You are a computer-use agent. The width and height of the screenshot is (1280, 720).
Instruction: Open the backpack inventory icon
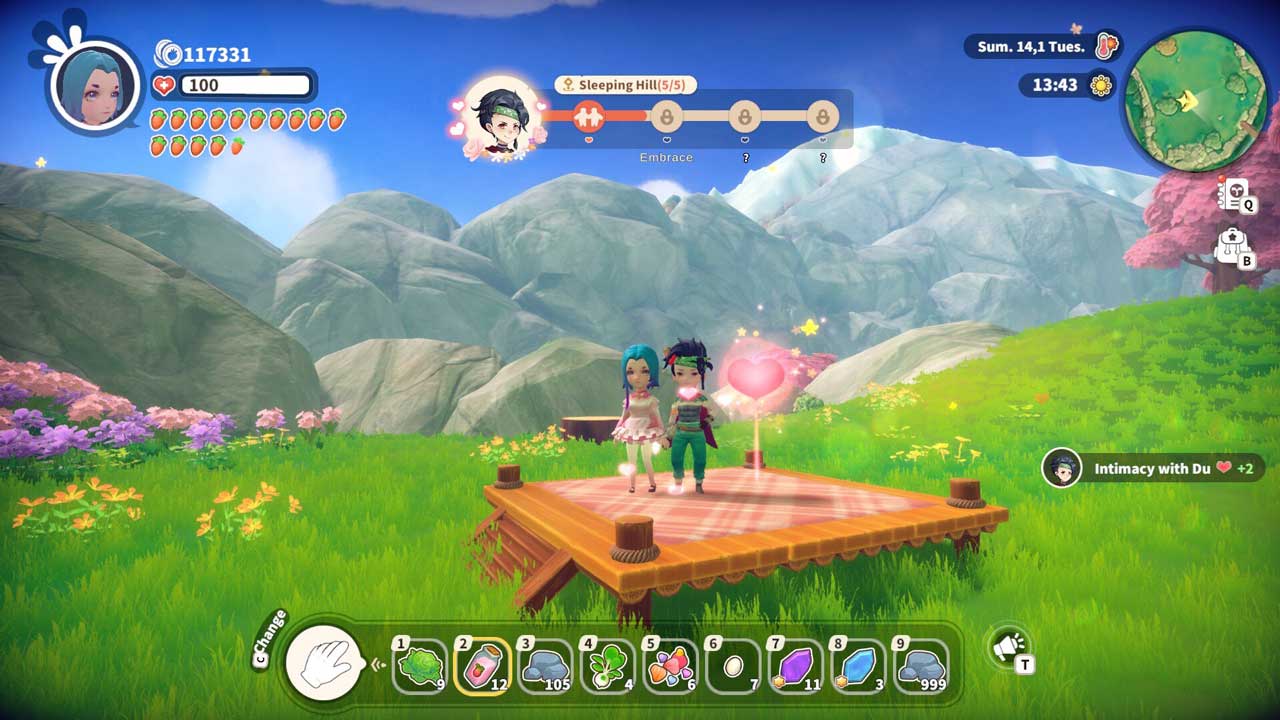[x=1231, y=246]
